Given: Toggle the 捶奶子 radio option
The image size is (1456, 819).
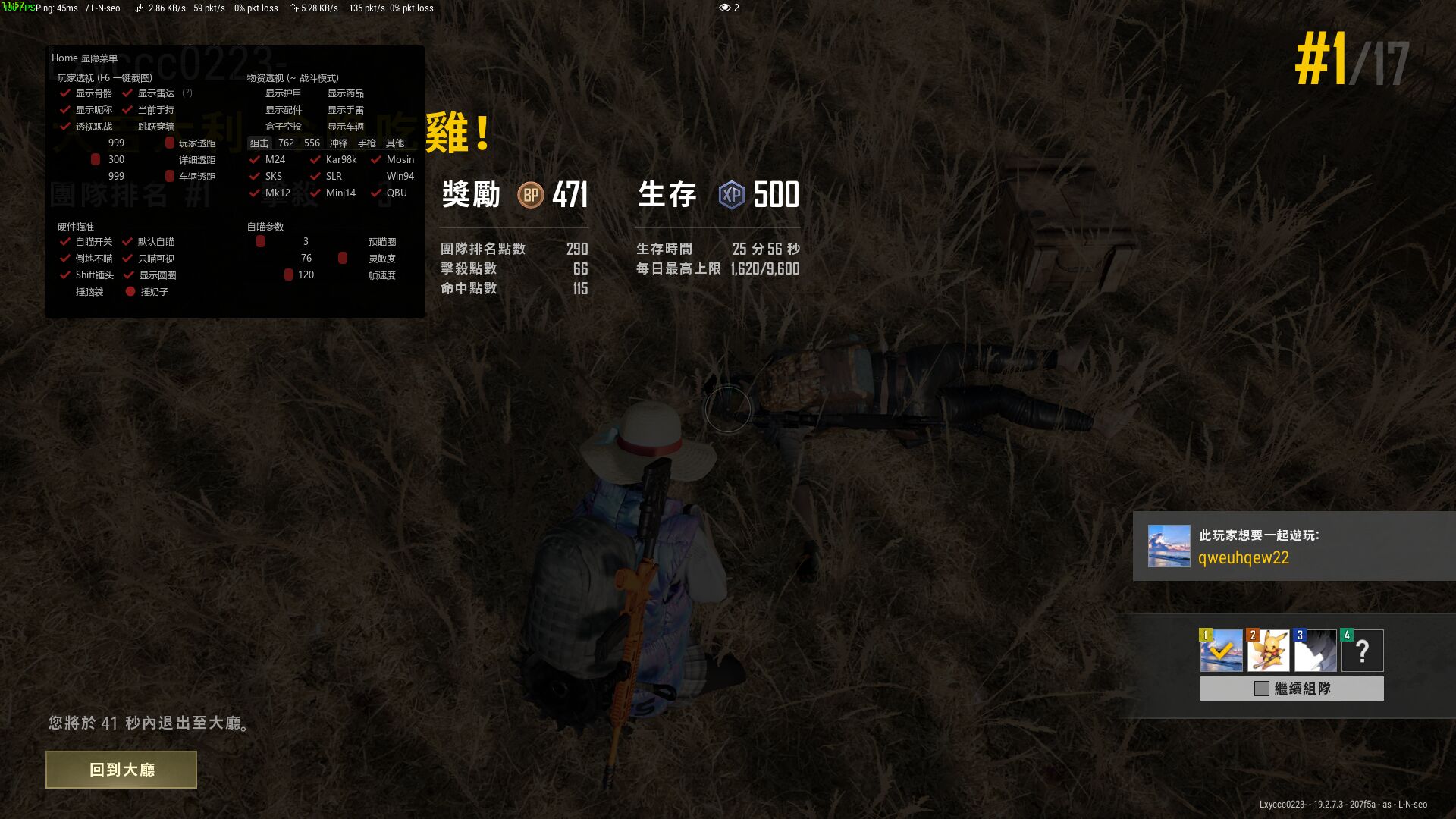Looking at the screenshot, I should point(129,291).
